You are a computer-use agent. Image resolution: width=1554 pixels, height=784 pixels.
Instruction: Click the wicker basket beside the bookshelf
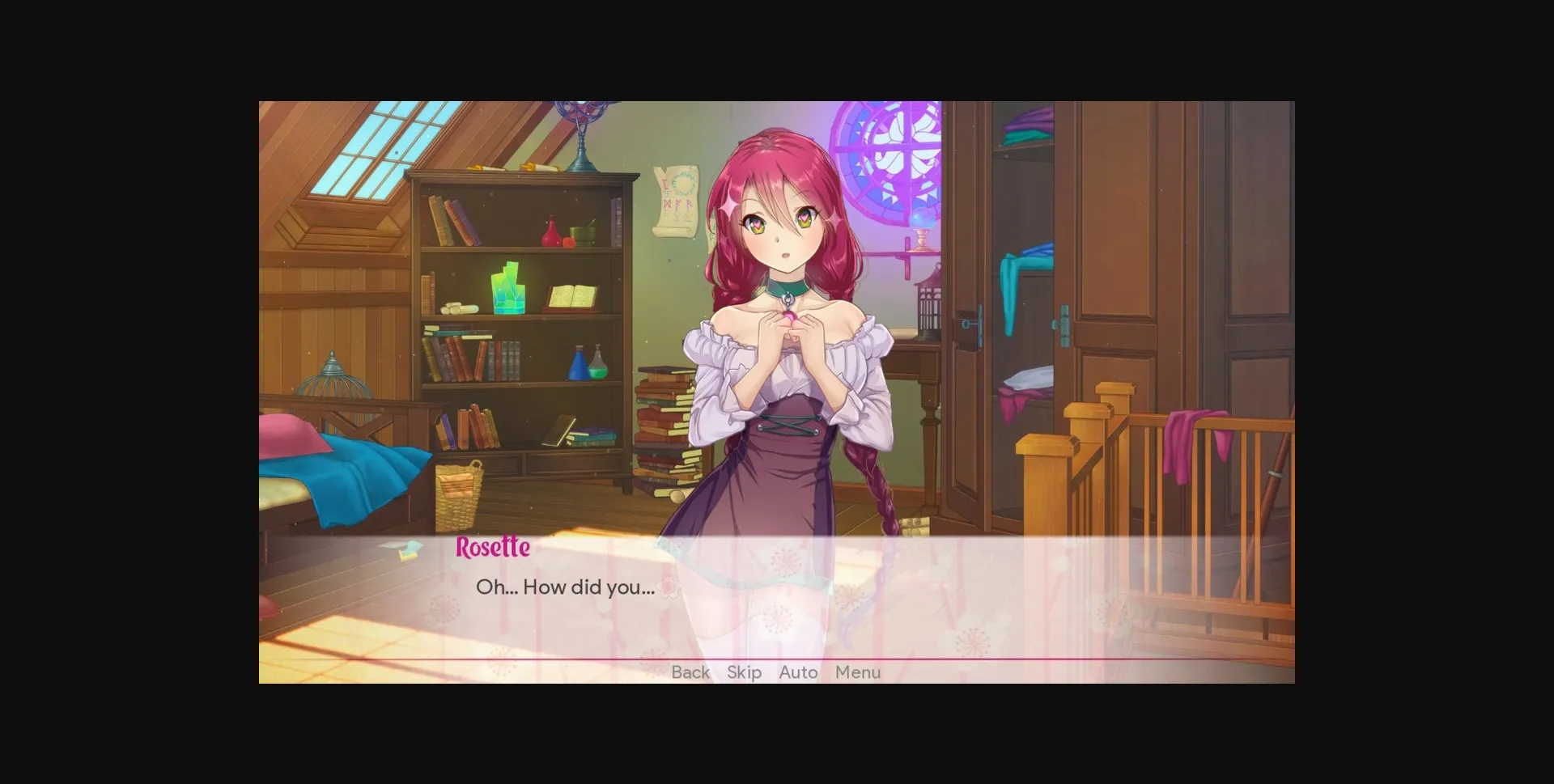pos(458,489)
